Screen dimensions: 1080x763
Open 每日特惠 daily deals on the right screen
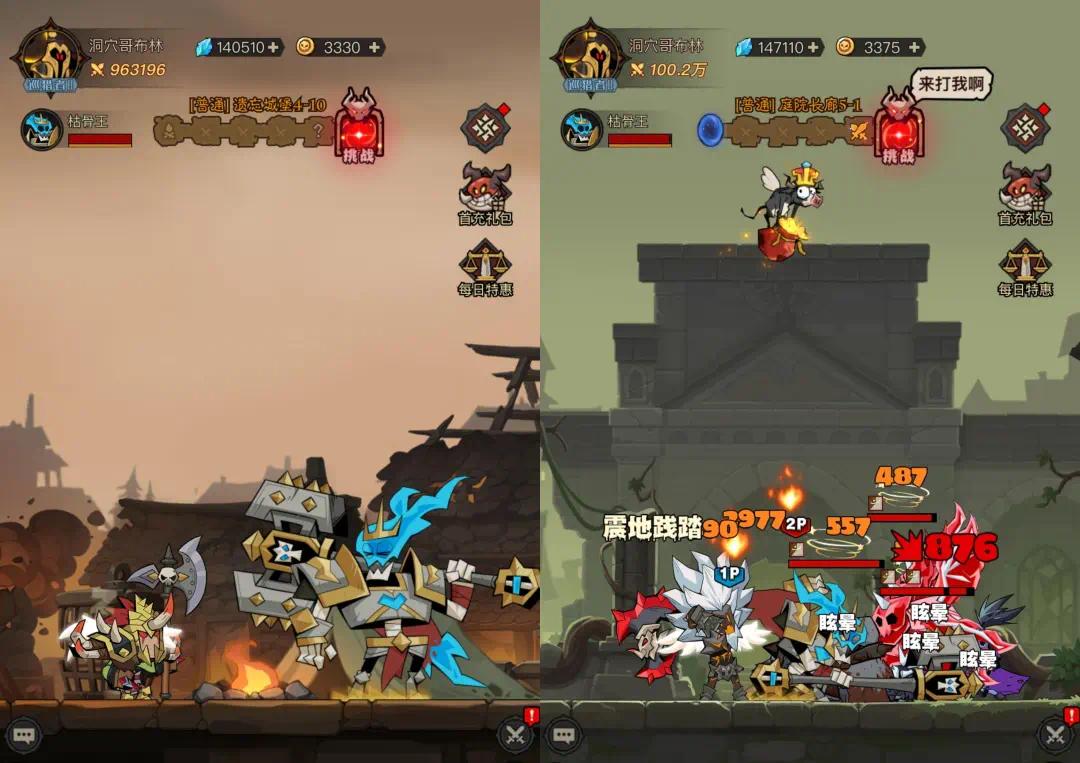[x=1025, y=267]
